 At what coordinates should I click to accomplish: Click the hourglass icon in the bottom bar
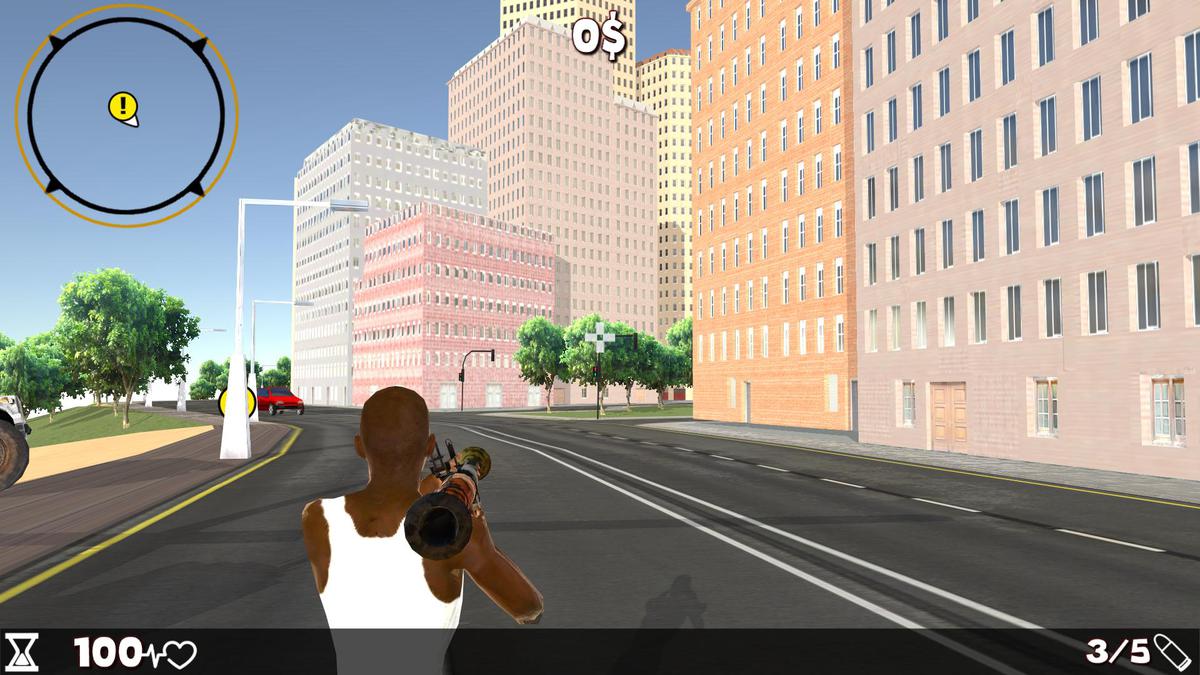click(x=22, y=652)
